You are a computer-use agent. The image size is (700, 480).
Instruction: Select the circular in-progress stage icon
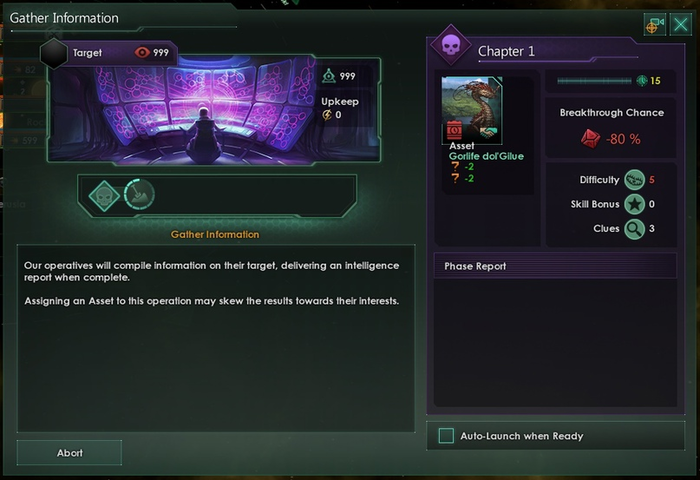tap(139, 194)
